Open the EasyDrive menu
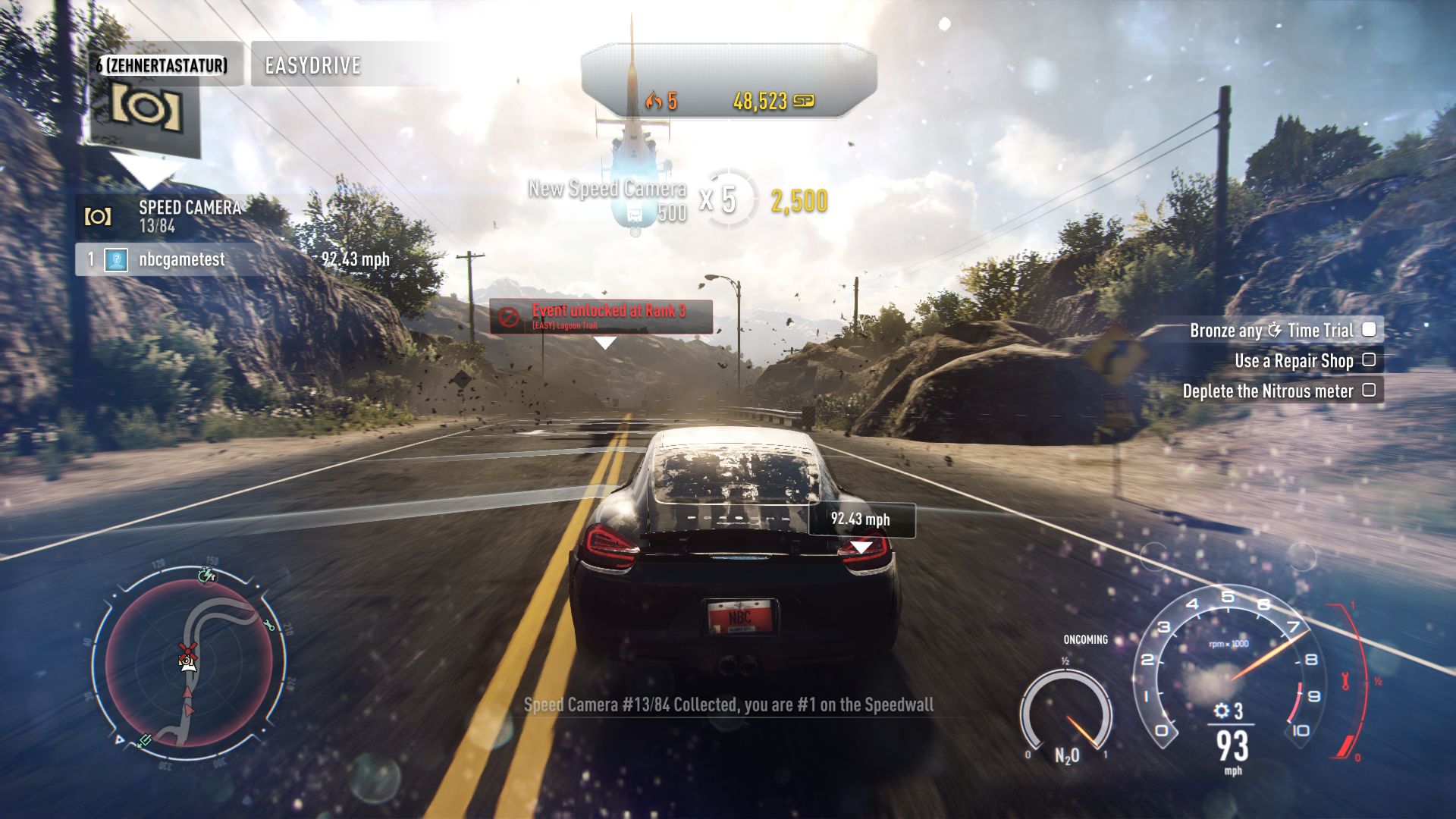The width and height of the screenshot is (1456, 819). [x=312, y=65]
